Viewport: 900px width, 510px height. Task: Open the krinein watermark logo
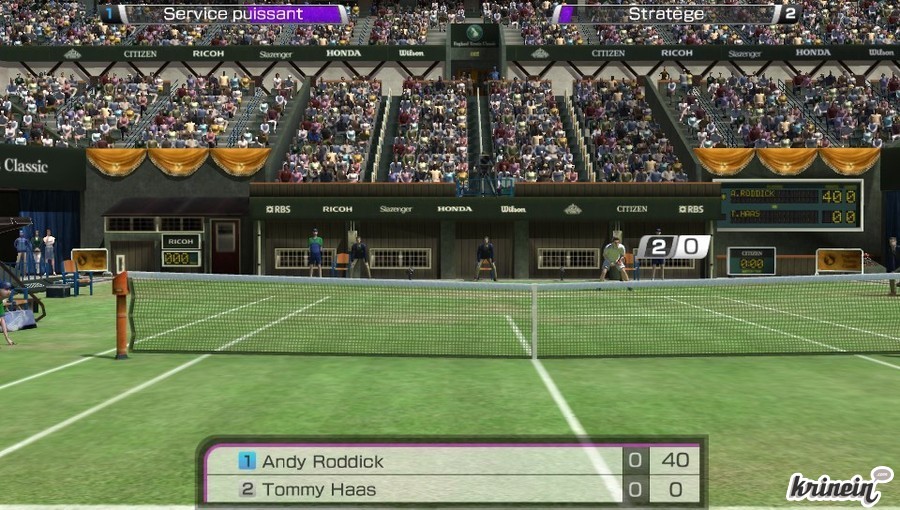(838, 487)
